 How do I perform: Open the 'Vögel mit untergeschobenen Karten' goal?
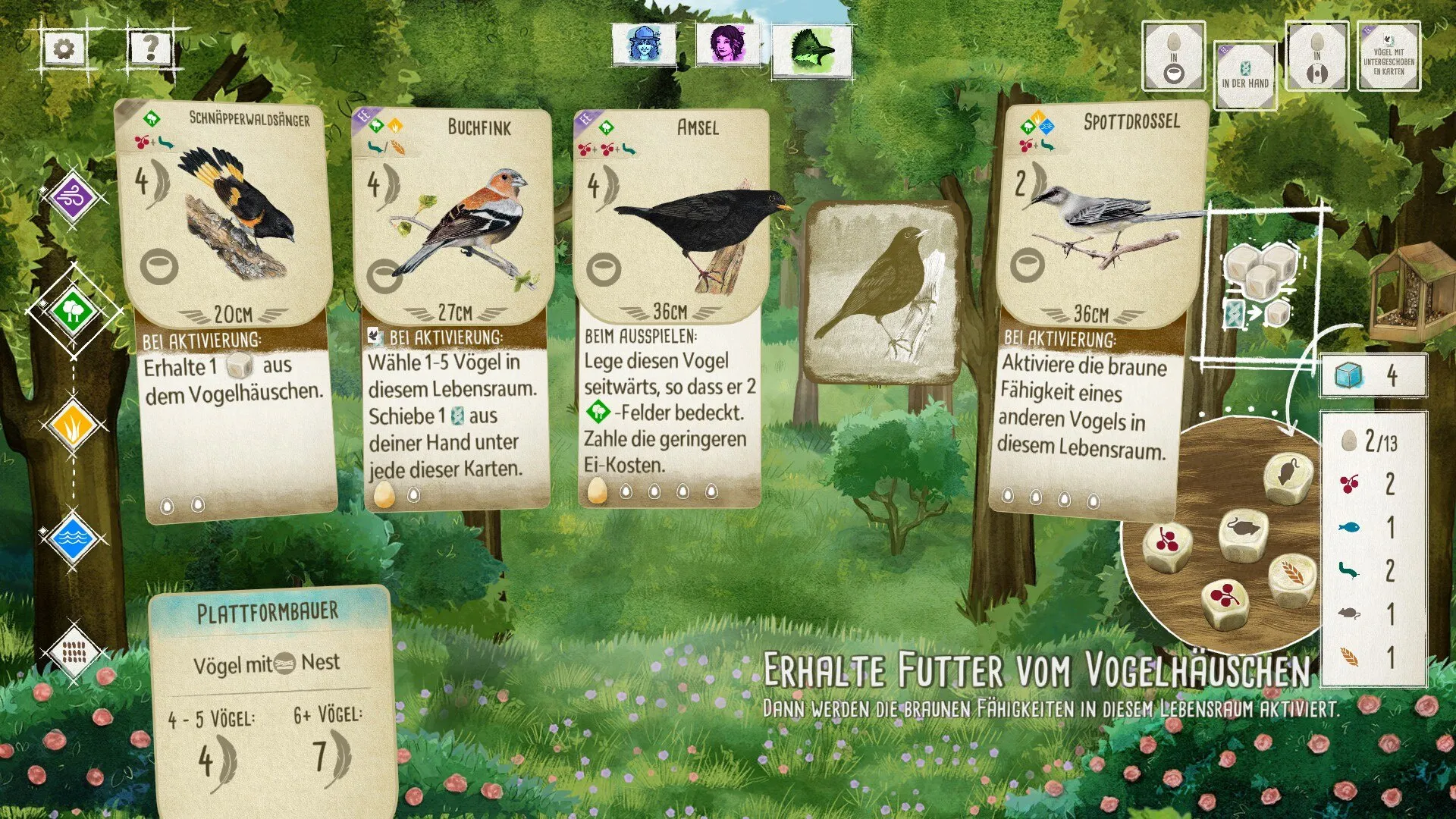click(x=1388, y=57)
